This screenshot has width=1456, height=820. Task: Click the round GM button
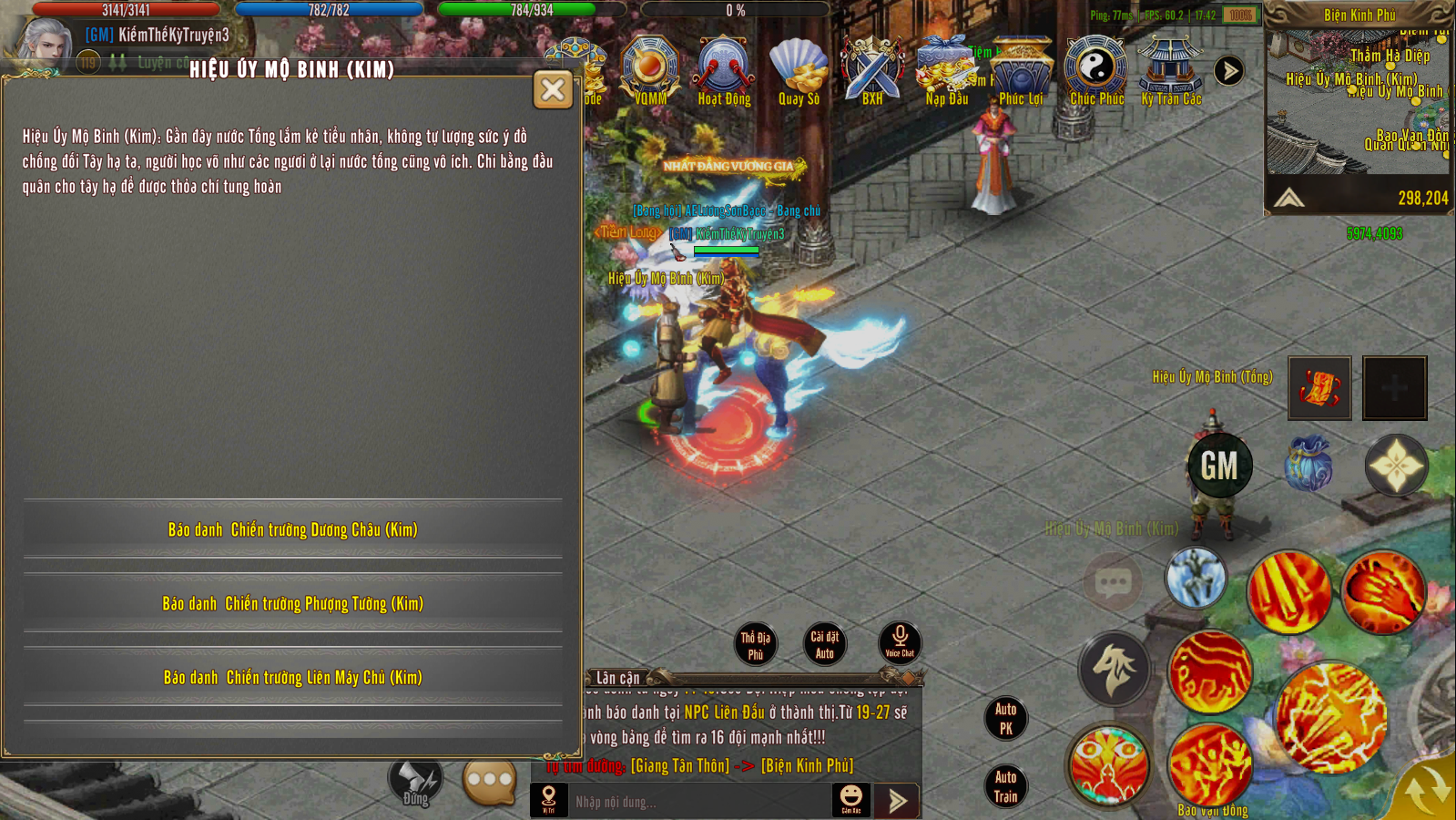click(x=1219, y=466)
